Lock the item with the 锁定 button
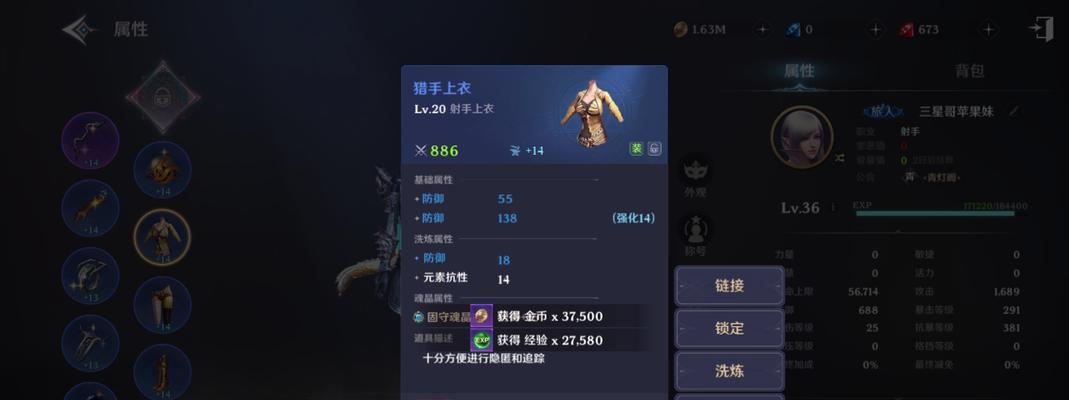This screenshot has height=400, width=1069. [729, 328]
